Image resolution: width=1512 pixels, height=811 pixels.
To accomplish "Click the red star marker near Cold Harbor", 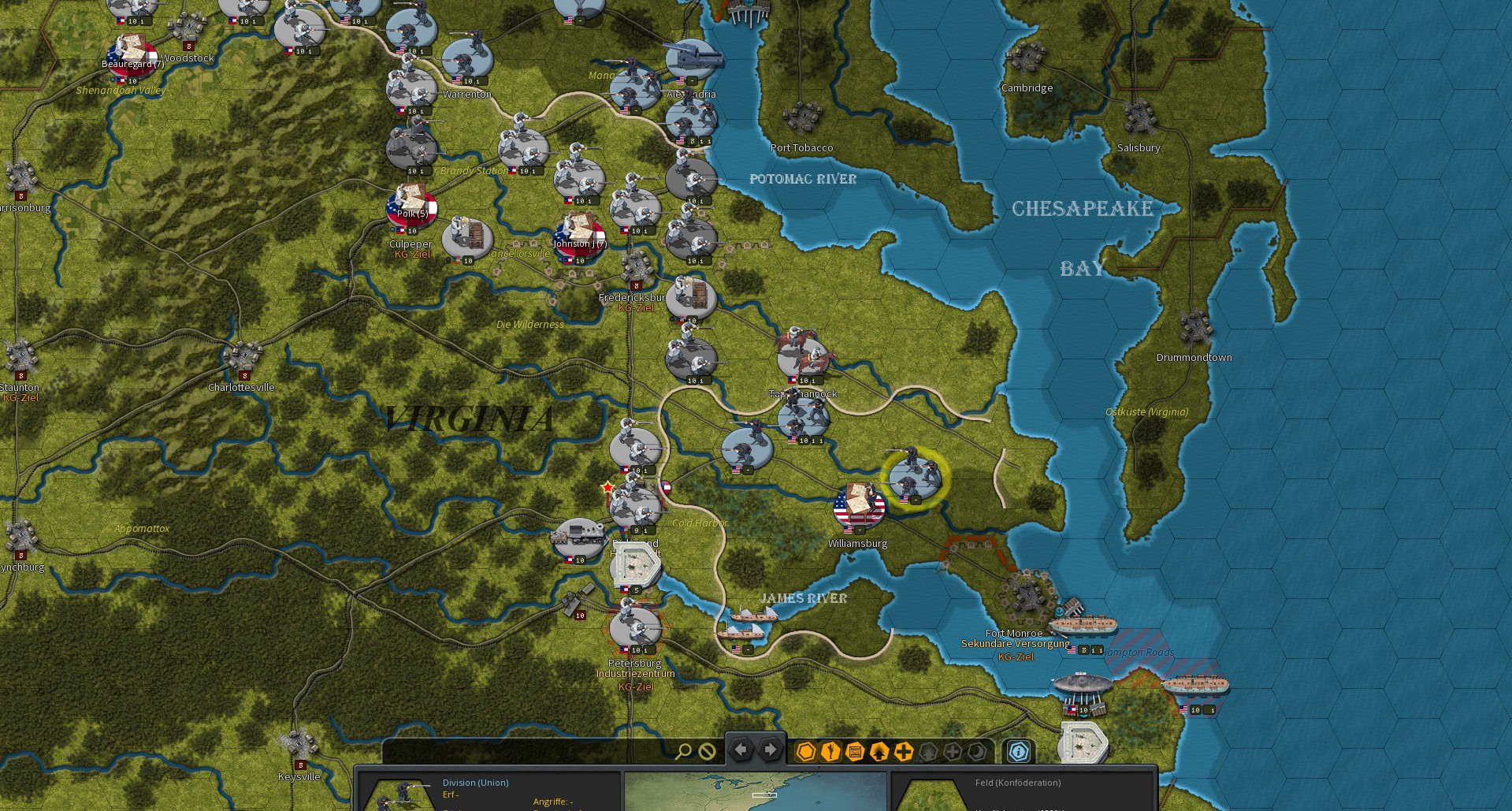I will (607, 487).
